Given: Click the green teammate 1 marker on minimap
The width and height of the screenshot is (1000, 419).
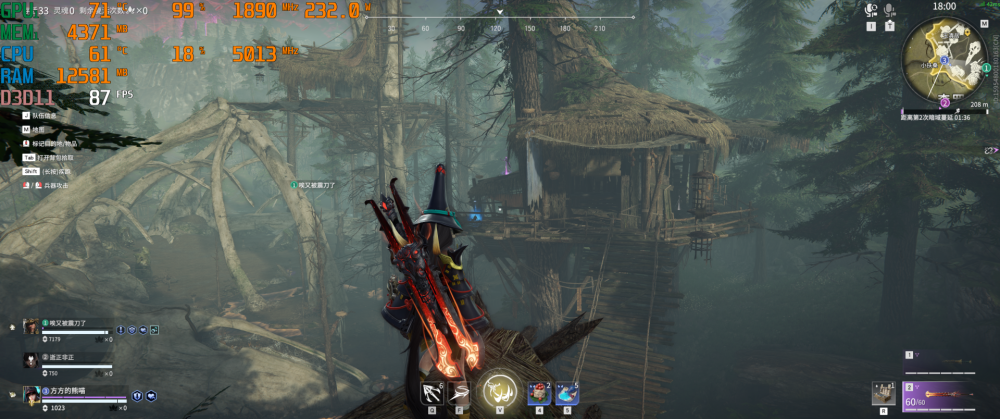Looking at the screenshot, I should click(x=986, y=68).
